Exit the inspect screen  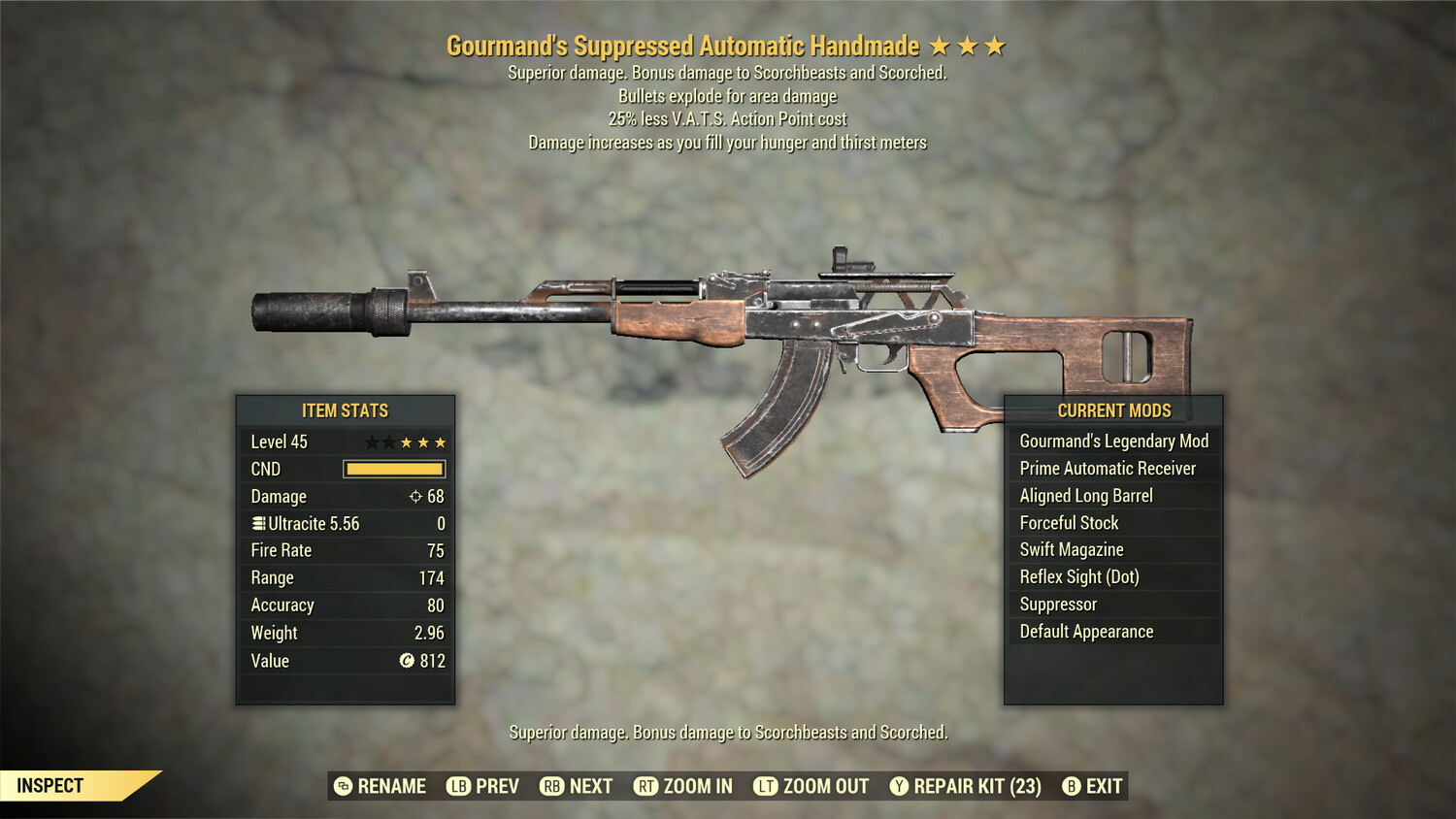pyautogui.click(x=1093, y=786)
